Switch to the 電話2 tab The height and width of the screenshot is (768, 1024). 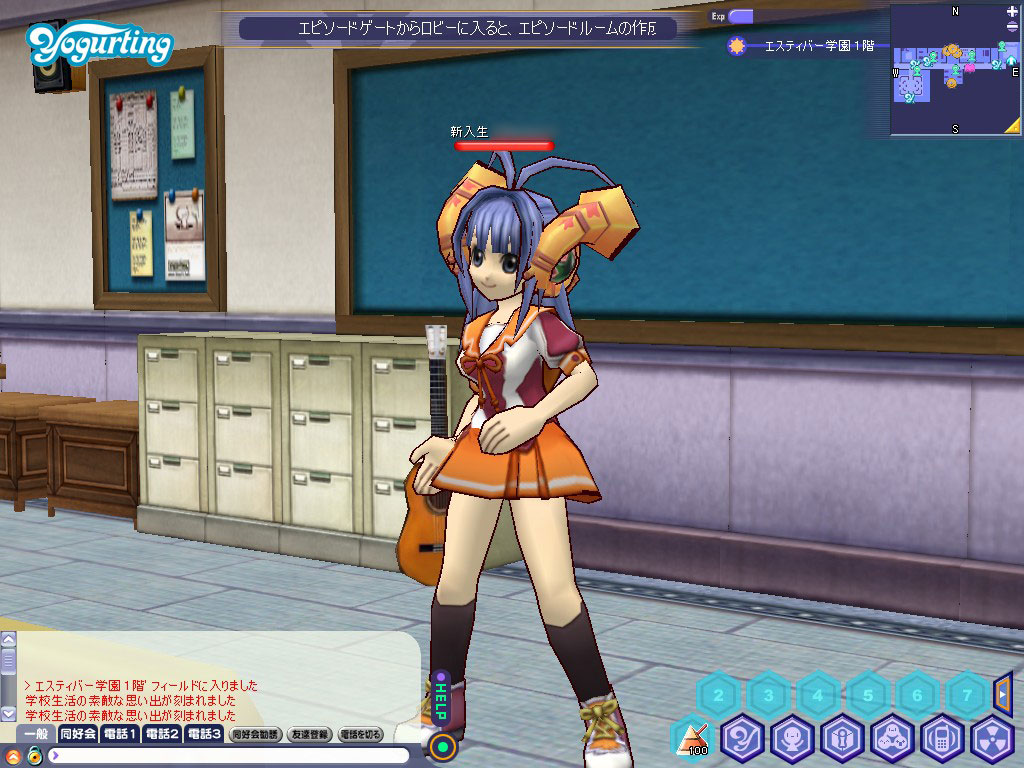click(x=161, y=734)
